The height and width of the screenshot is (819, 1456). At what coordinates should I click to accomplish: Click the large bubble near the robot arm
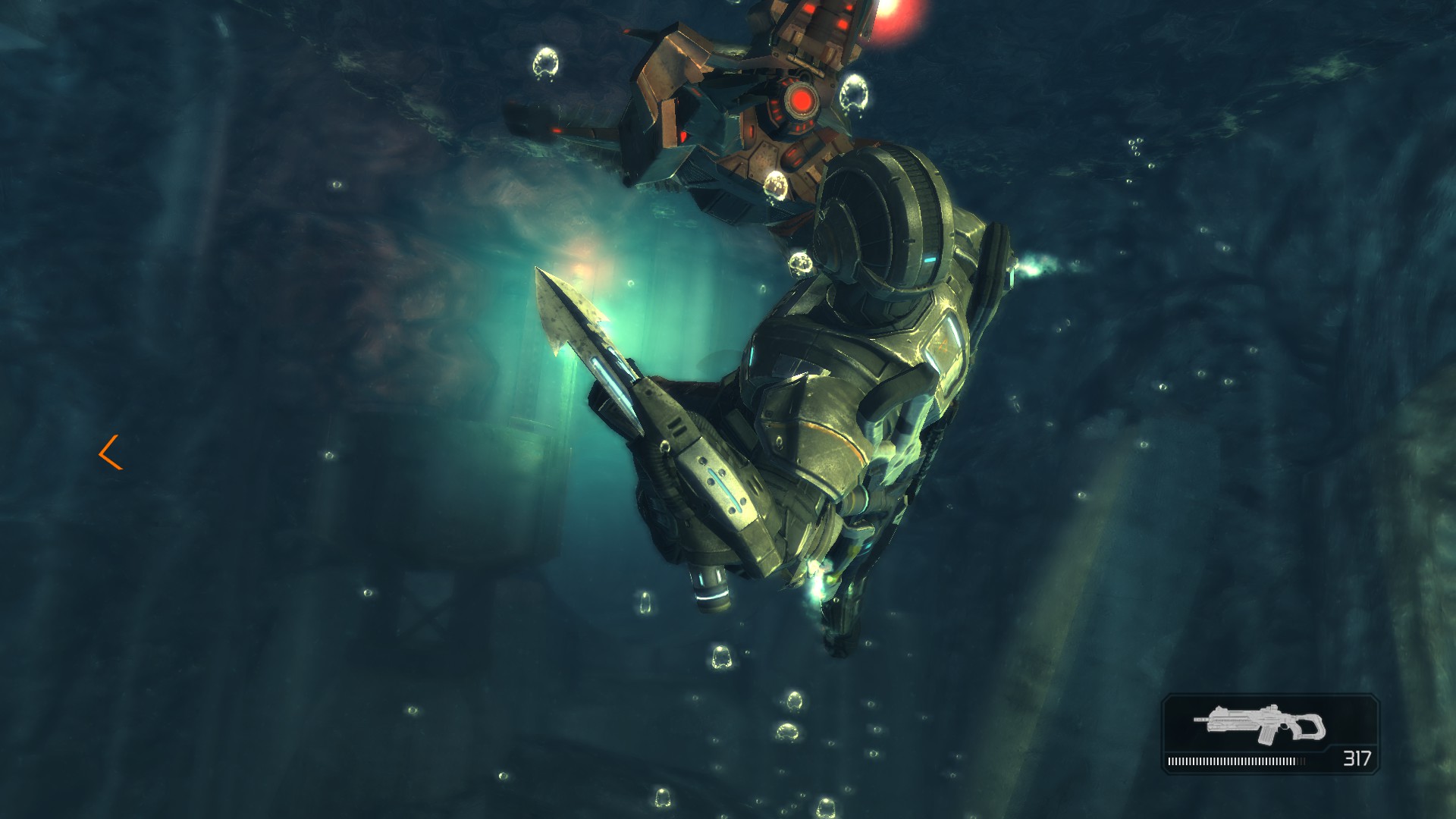click(x=548, y=61)
